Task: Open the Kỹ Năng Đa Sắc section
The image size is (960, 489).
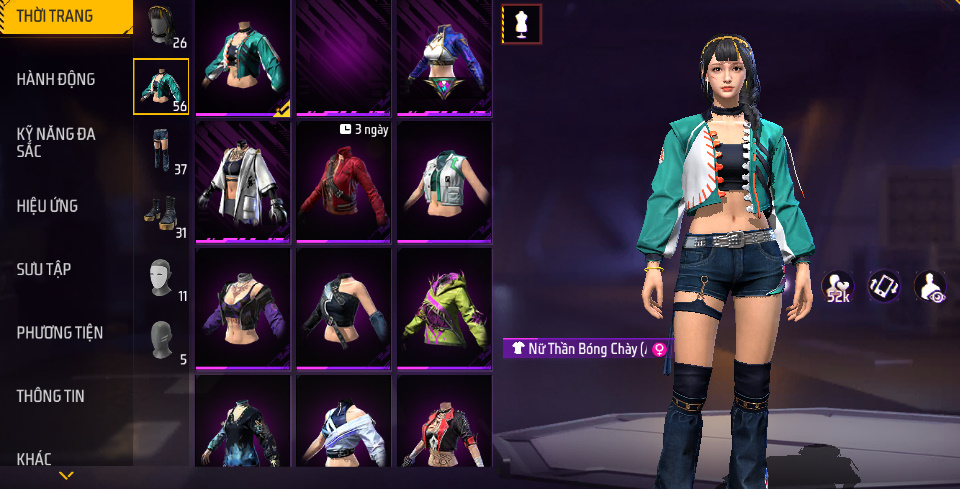Action: 56,142
